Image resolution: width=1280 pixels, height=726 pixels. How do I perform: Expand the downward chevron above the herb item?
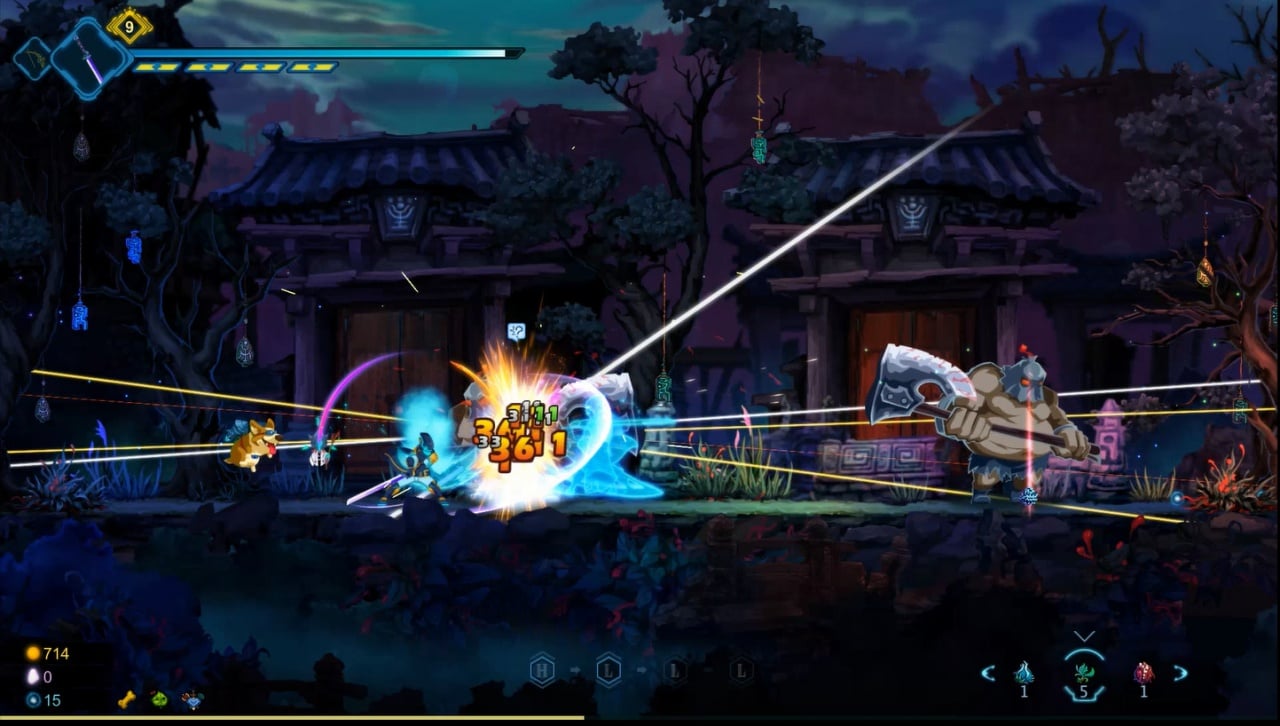click(x=1084, y=636)
